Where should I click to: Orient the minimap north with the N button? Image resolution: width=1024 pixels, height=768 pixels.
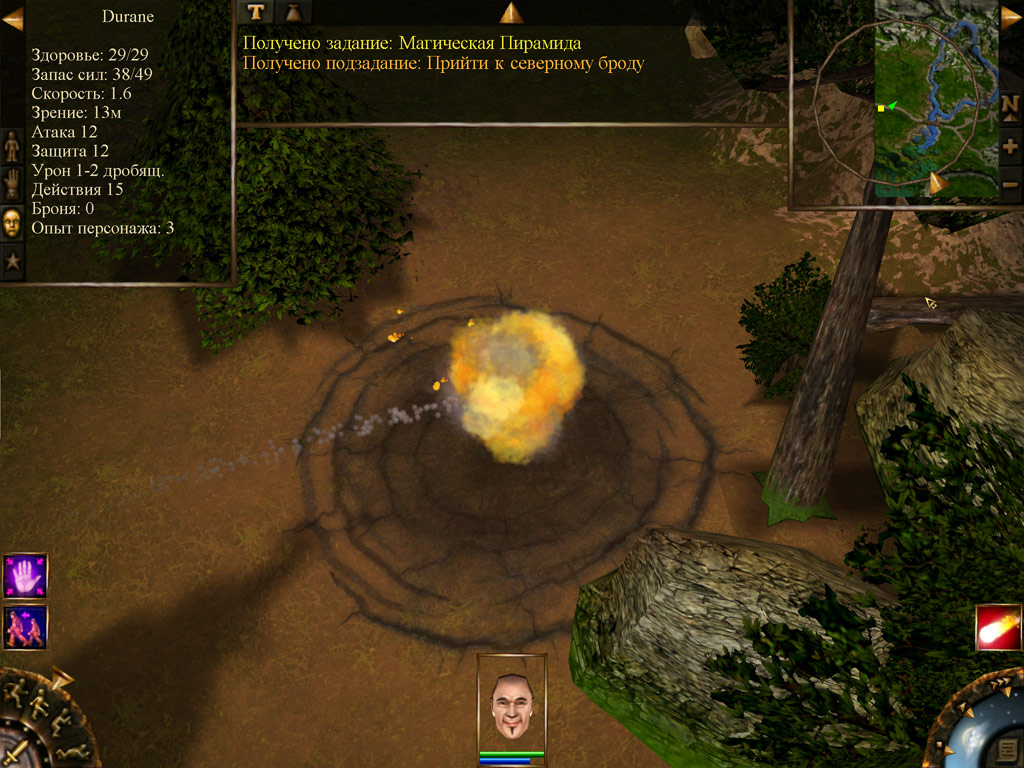coord(1010,105)
